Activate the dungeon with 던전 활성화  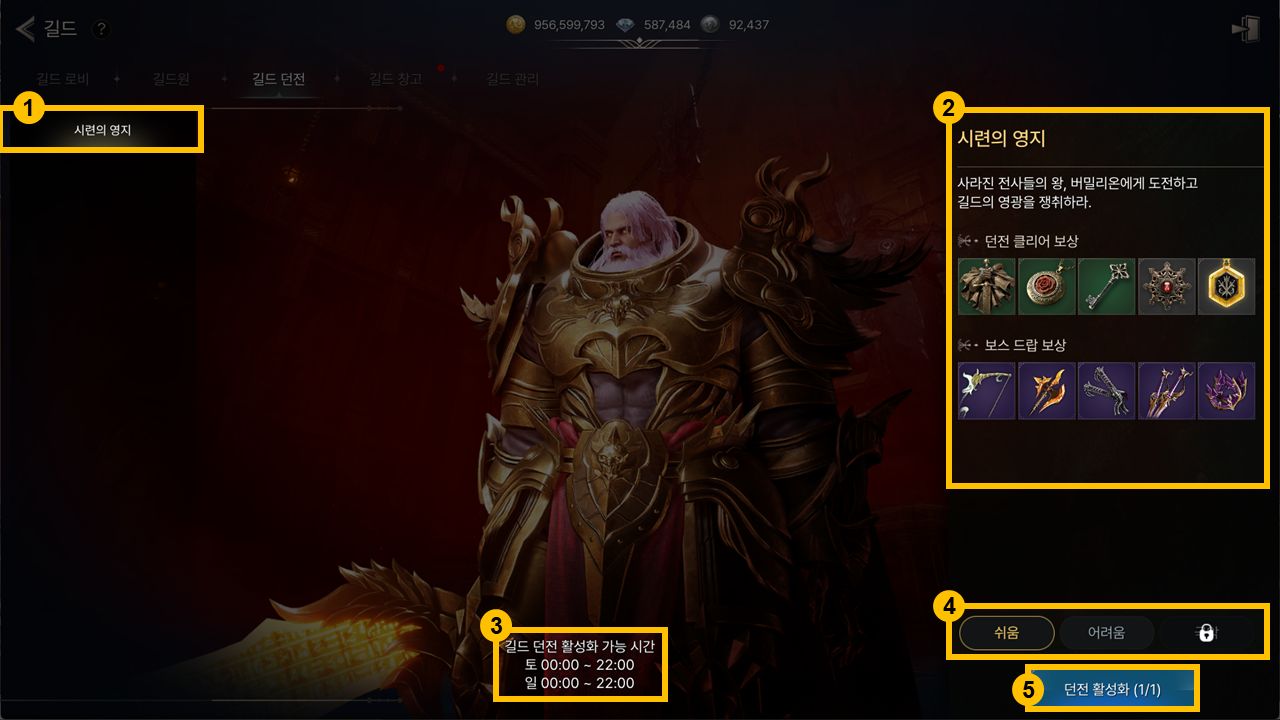click(x=1111, y=689)
